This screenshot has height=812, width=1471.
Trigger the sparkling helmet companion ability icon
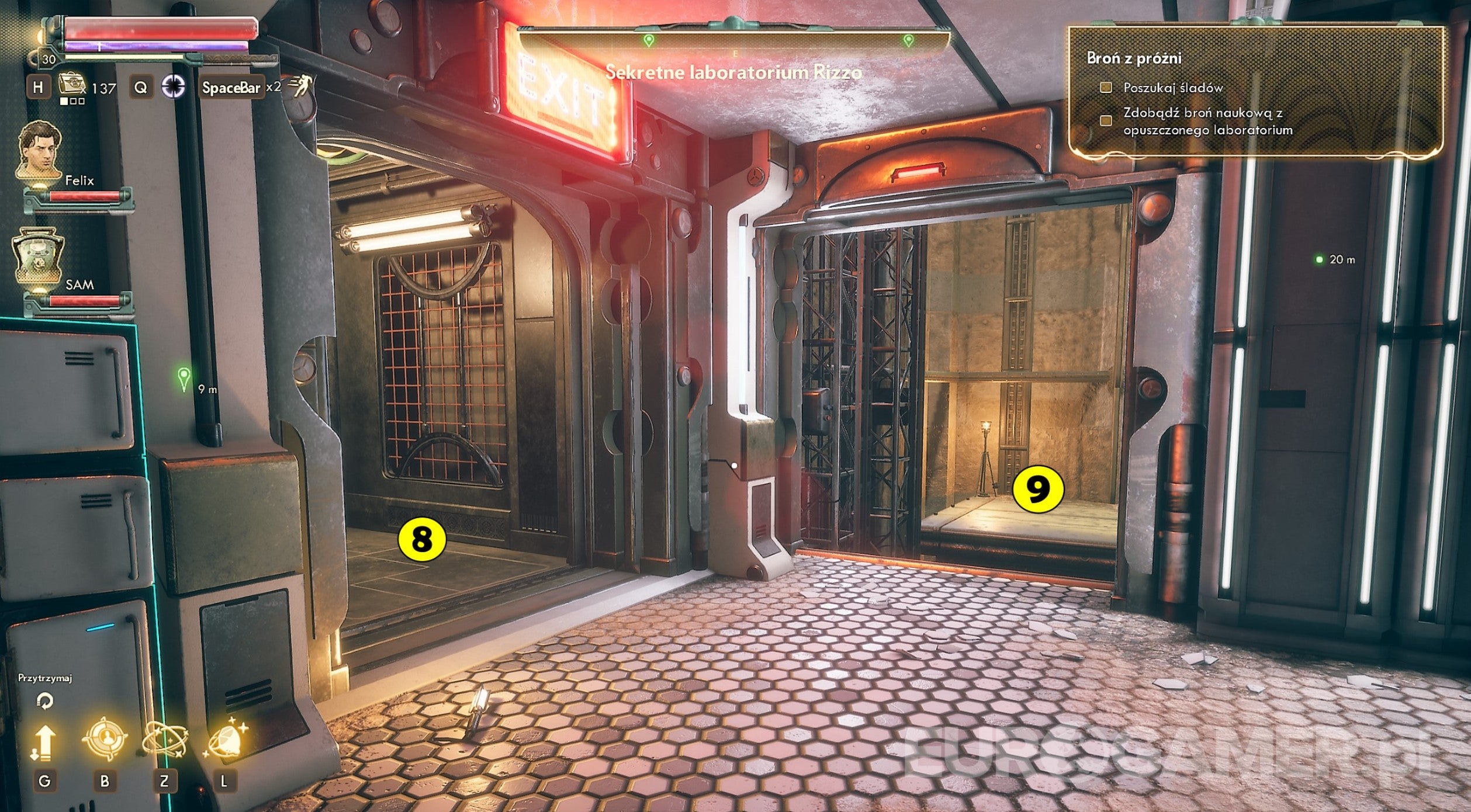tap(226, 741)
